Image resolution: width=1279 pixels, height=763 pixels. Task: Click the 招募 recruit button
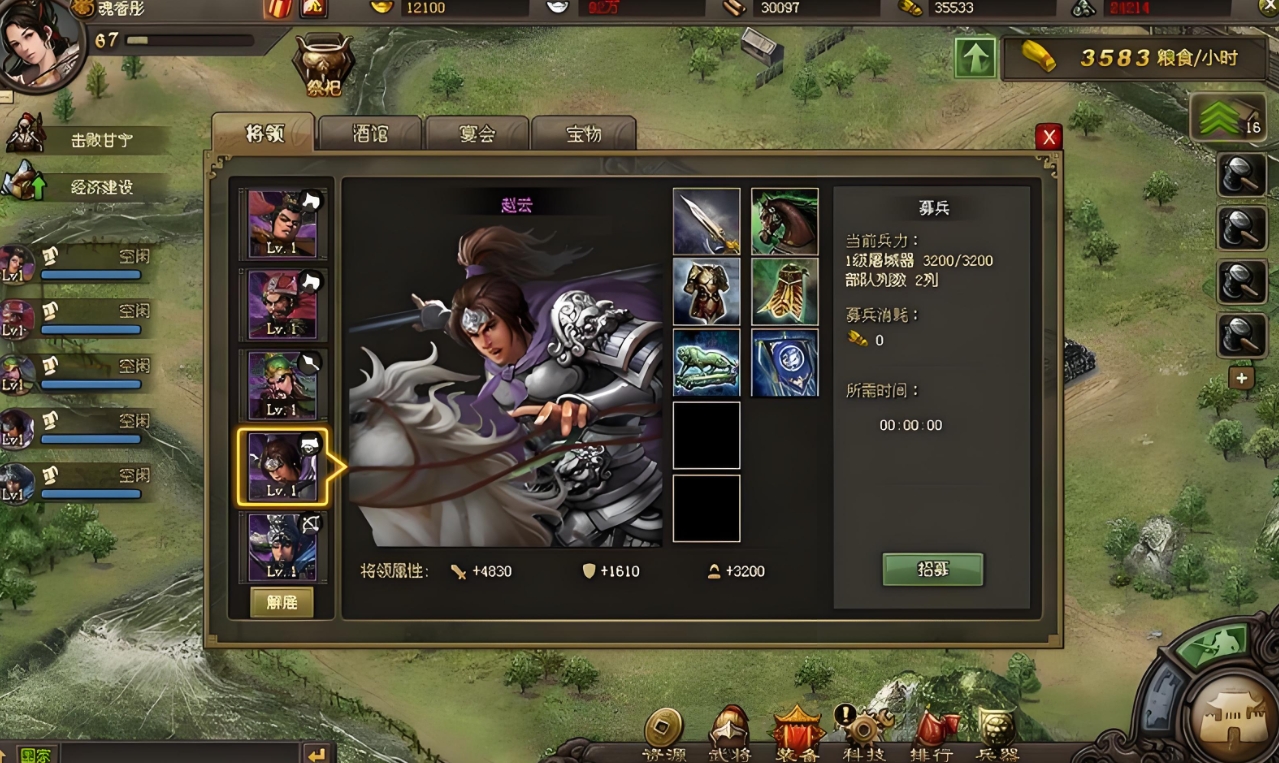(932, 569)
